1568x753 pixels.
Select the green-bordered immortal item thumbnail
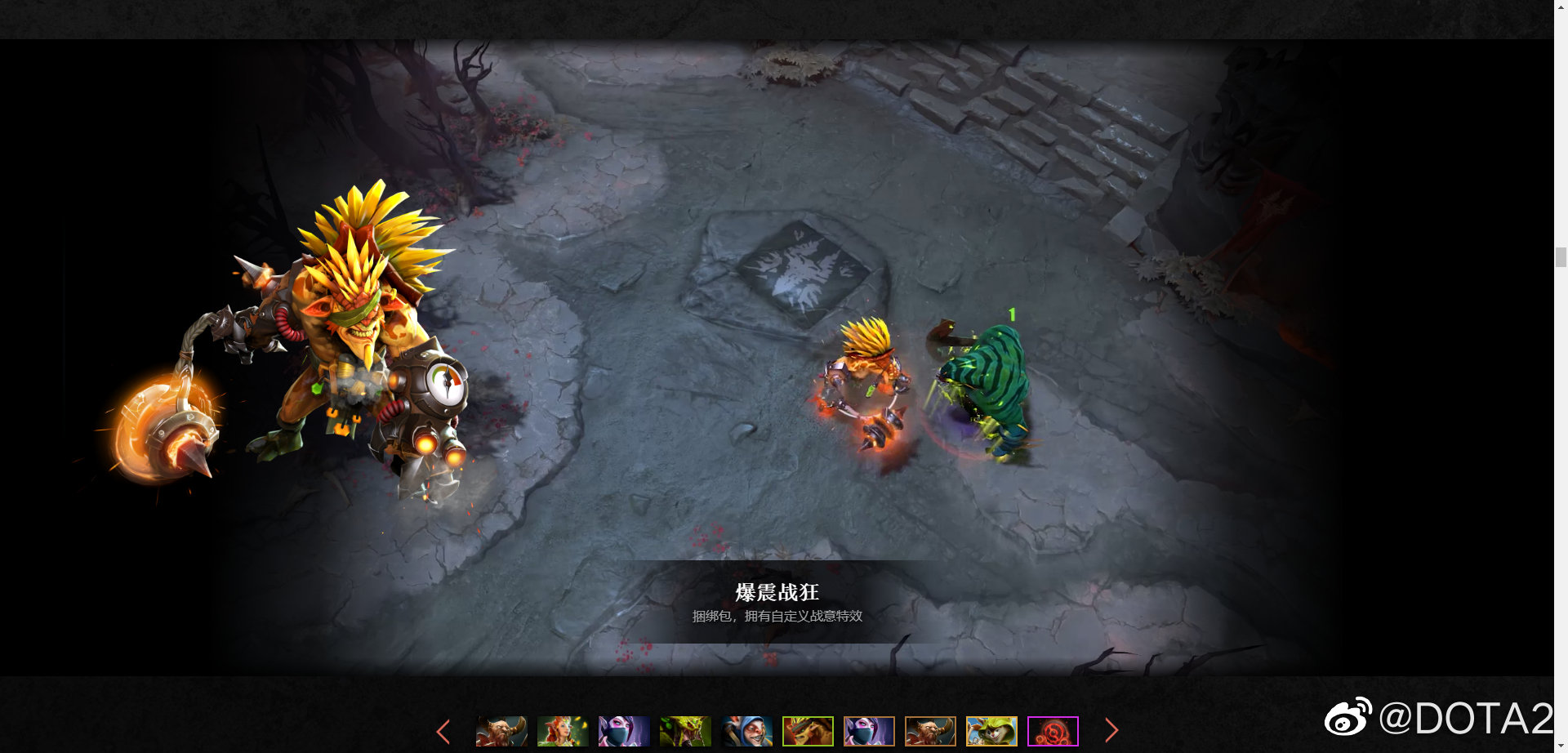(x=807, y=731)
